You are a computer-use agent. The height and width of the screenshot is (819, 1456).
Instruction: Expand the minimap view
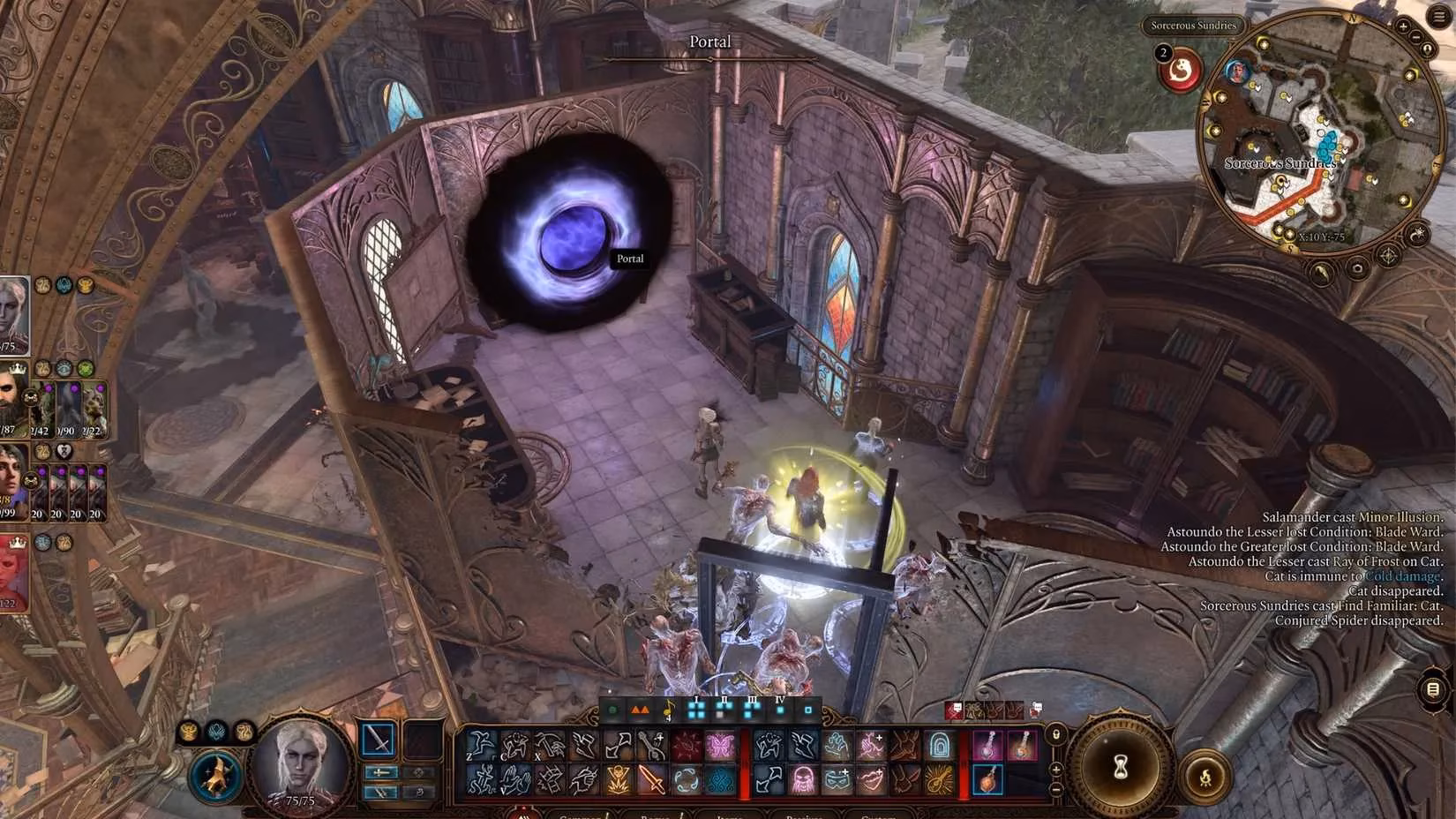[1427, 49]
